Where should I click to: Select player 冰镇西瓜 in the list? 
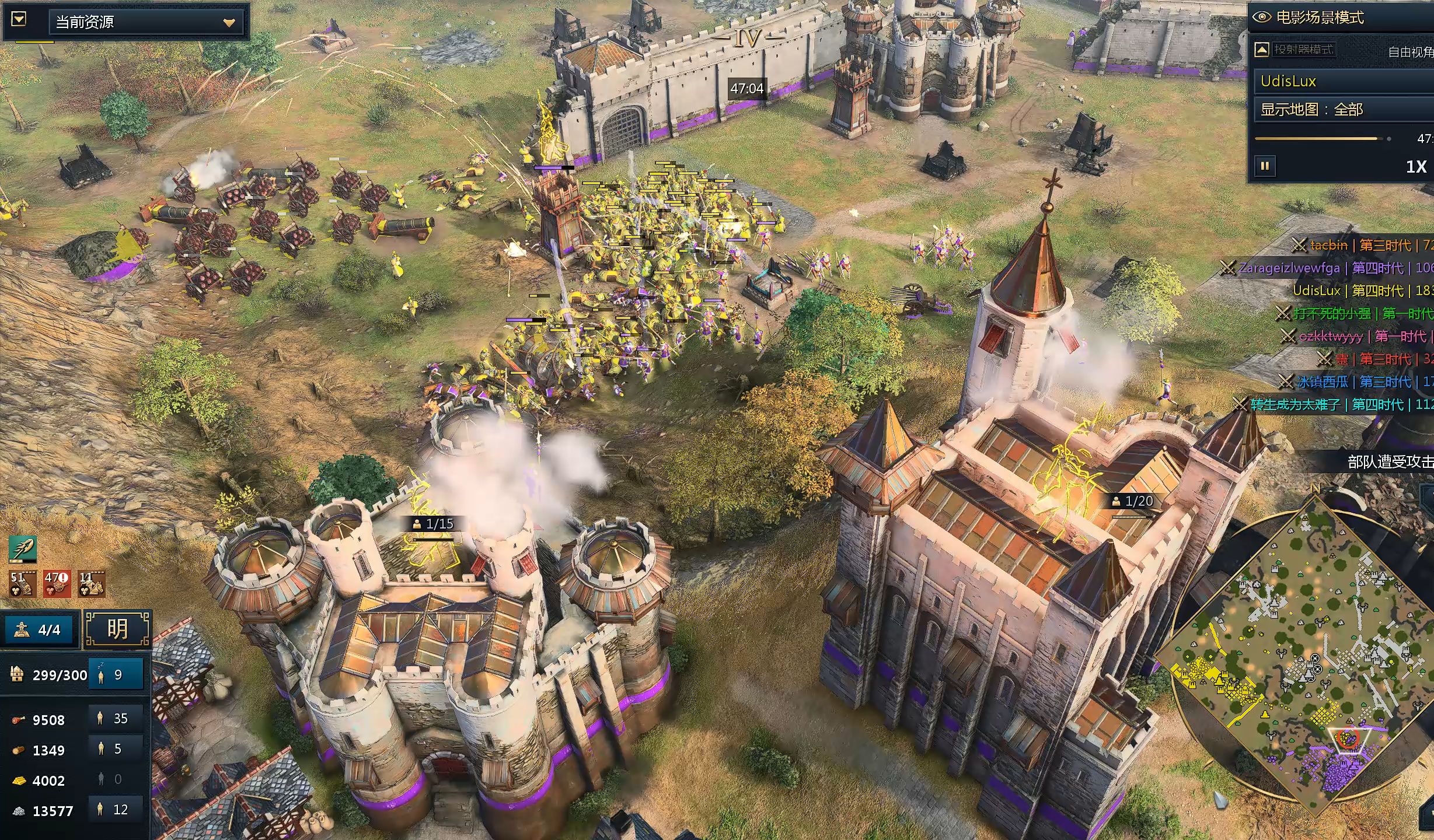click(x=1322, y=382)
